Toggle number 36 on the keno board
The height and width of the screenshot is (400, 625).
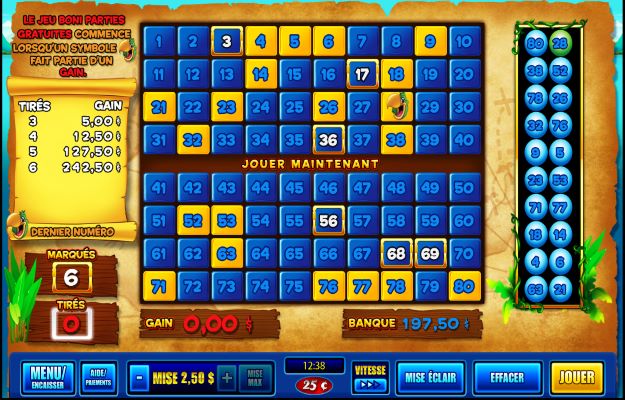click(x=329, y=139)
